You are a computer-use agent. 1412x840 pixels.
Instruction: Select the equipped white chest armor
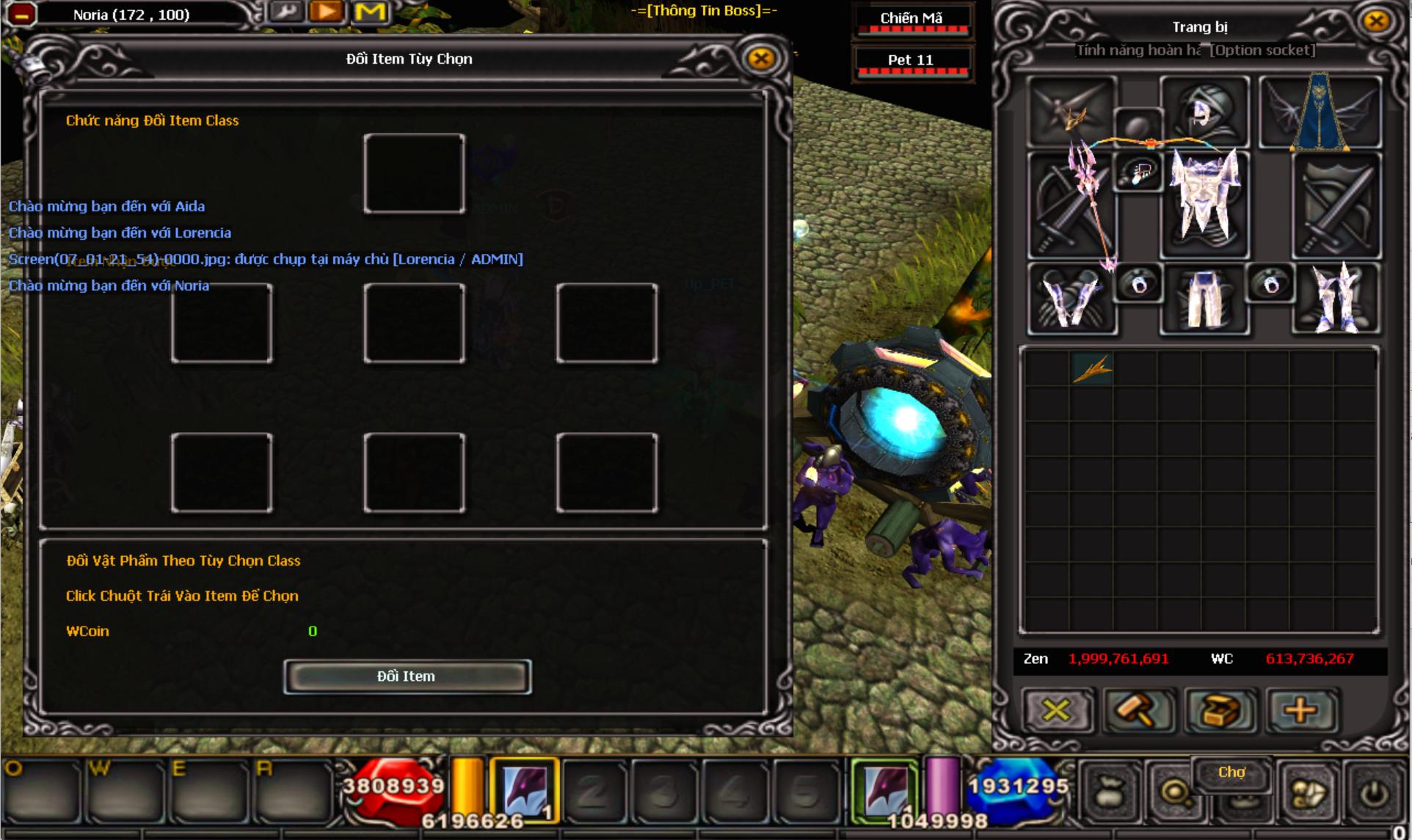pyautogui.click(x=1204, y=198)
